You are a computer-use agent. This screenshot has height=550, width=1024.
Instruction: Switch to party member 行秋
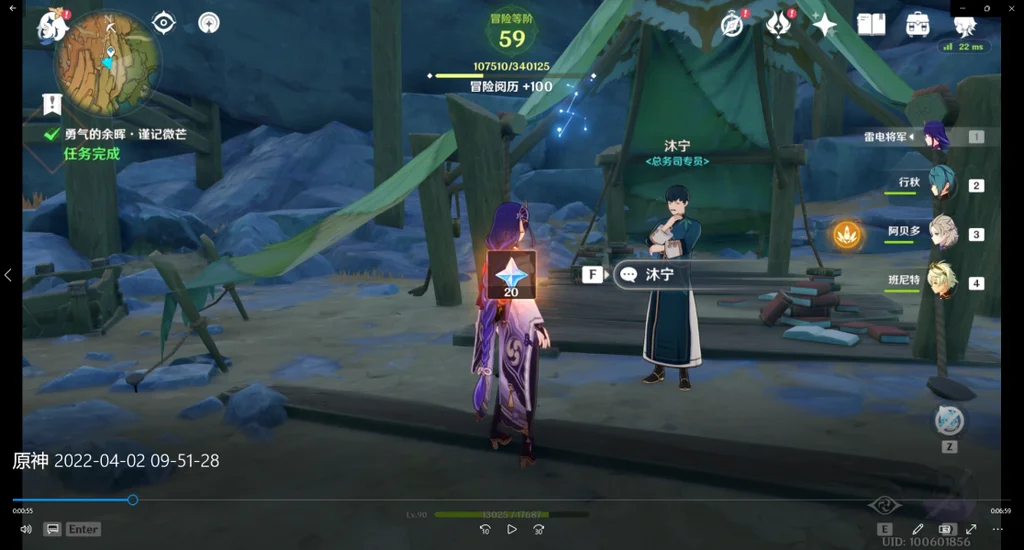[941, 184]
